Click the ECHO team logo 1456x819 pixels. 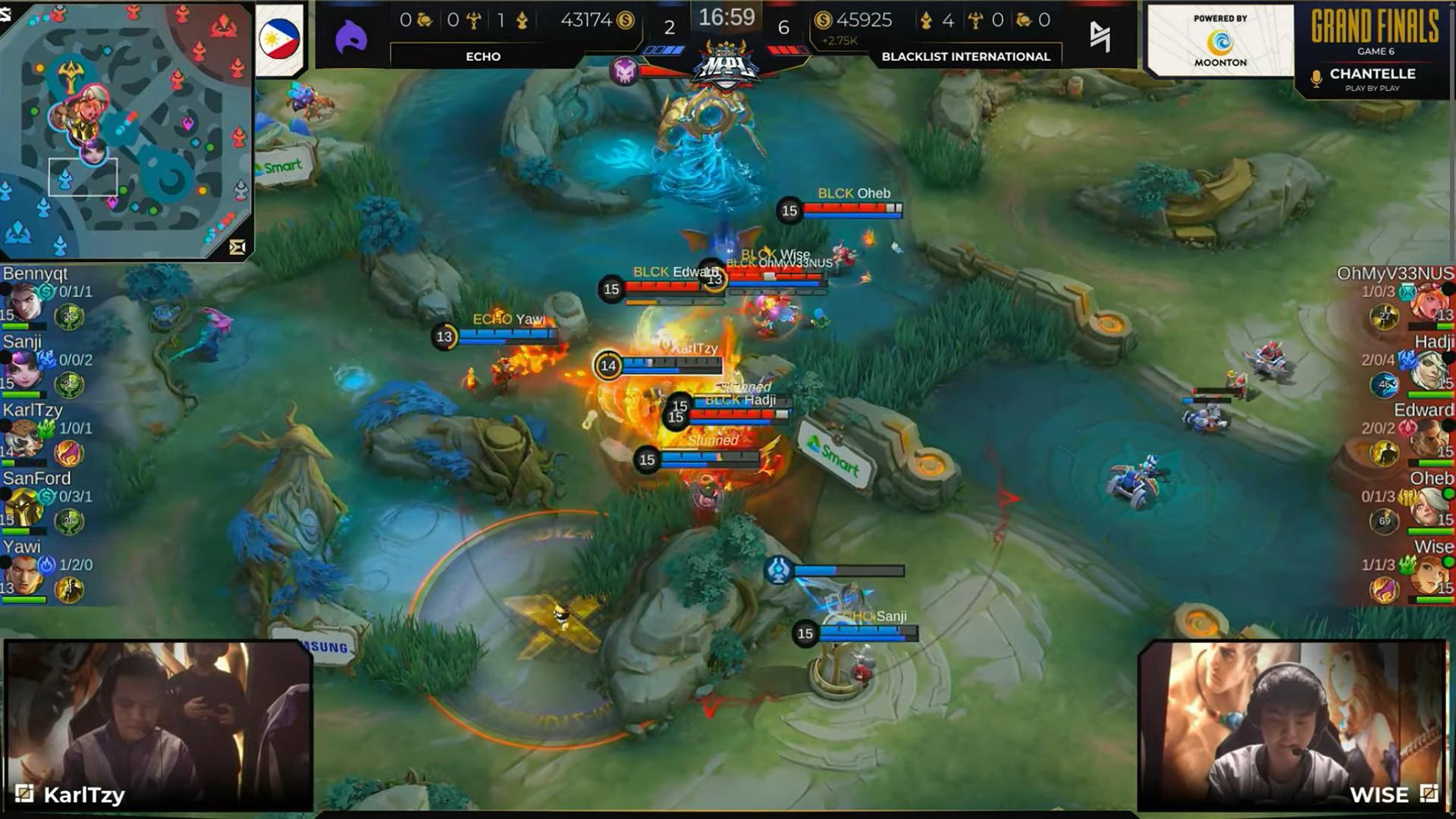(351, 37)
